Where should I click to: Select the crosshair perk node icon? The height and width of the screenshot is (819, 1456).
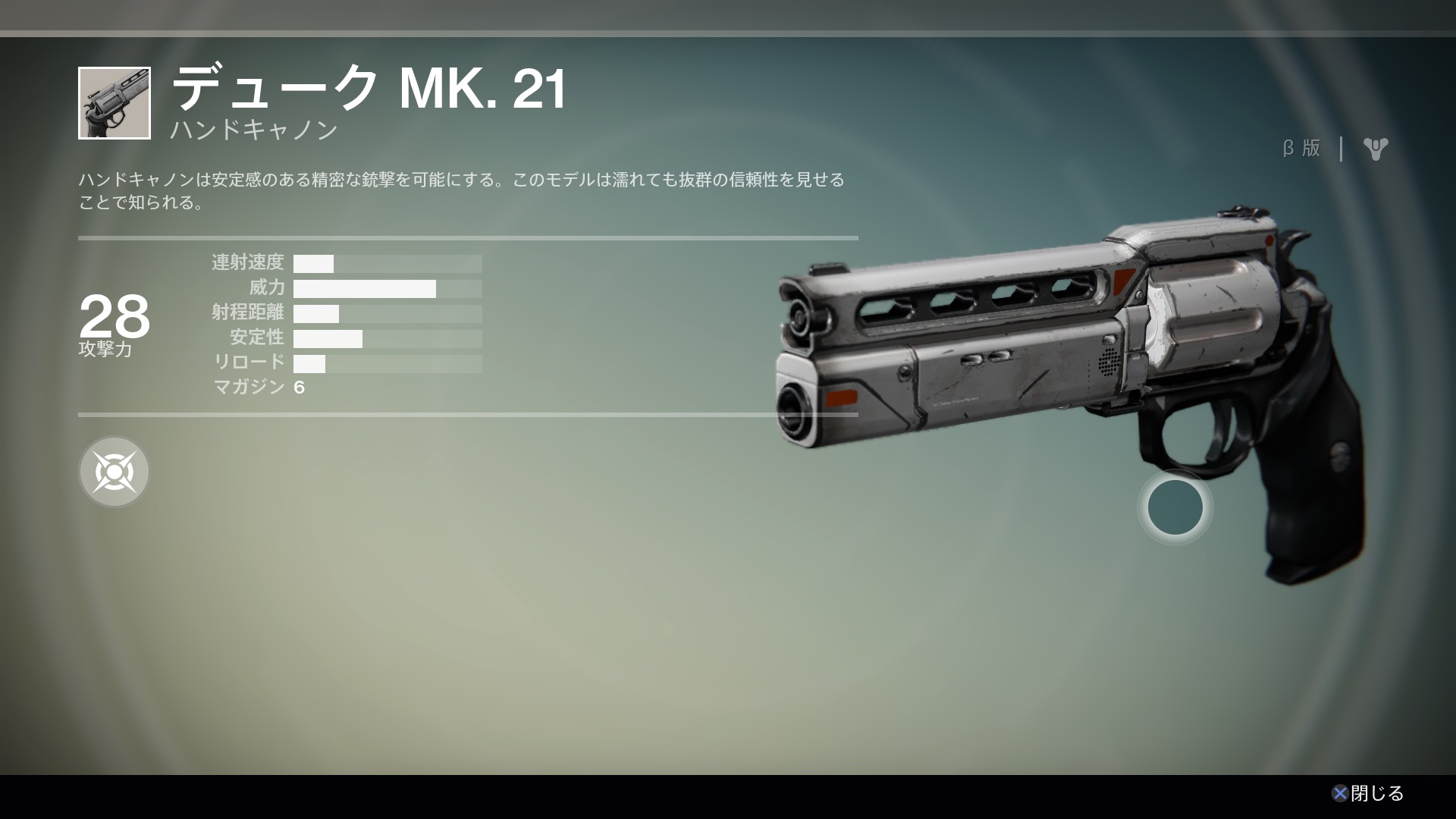pyautogui.click(x=114, y=472)
